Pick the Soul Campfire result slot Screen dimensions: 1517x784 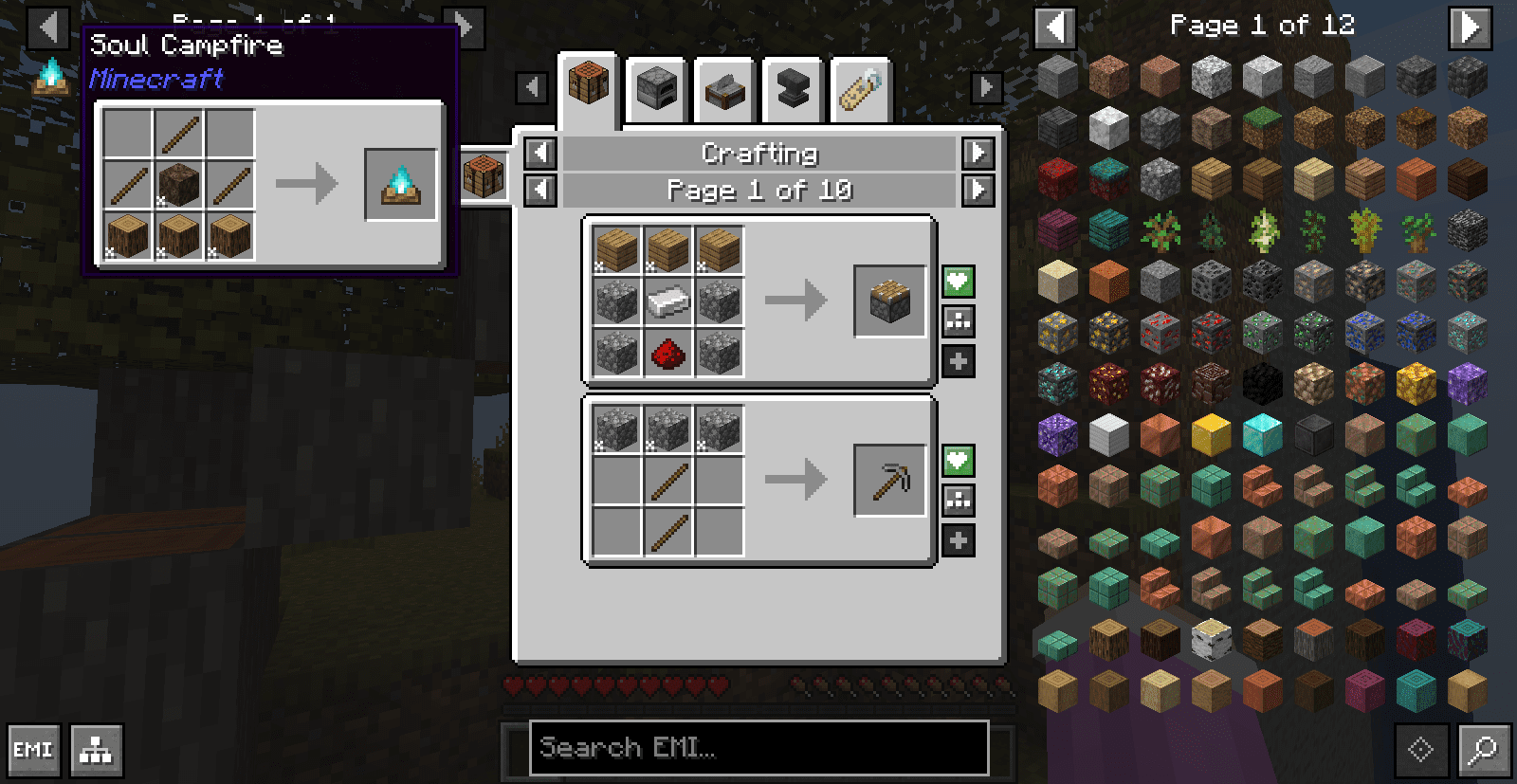coord(401,185)
